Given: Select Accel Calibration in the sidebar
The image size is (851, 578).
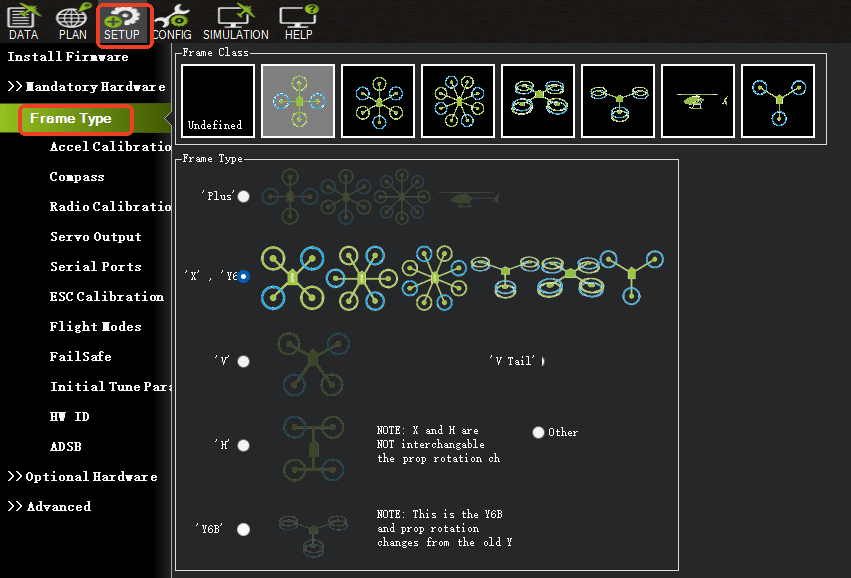Looking at the screenshot, I should click(x=110, y=147).
